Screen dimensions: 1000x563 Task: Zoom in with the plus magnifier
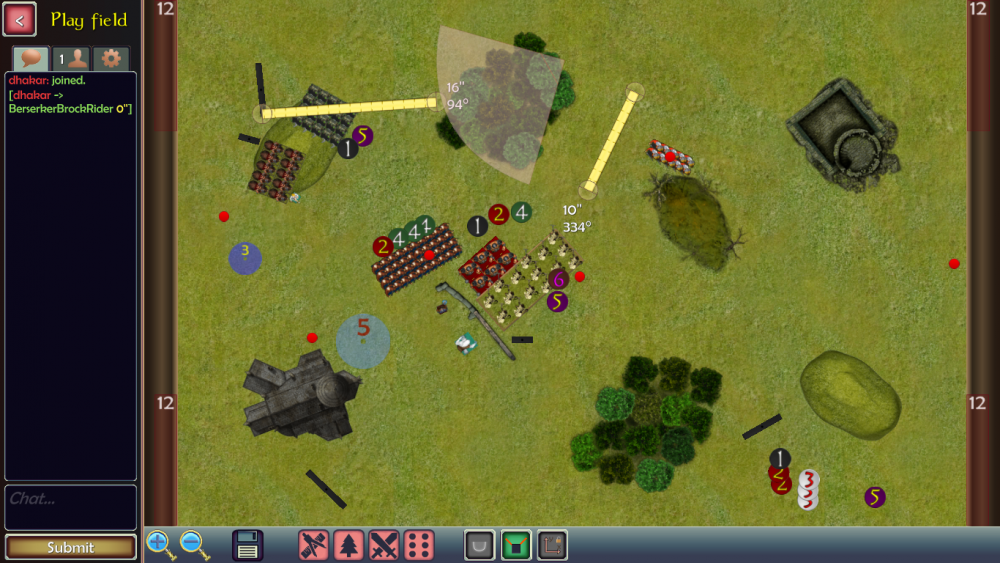pos(160,545)
